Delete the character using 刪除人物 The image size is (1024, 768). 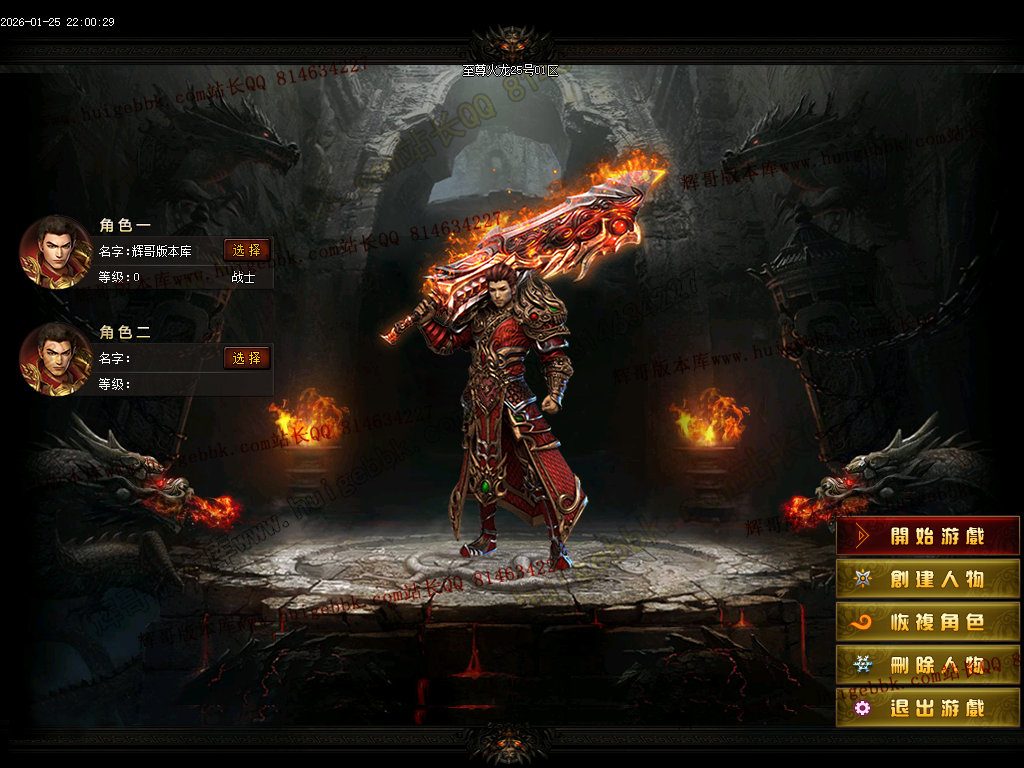pyautogui.click(x=928, y=665)
